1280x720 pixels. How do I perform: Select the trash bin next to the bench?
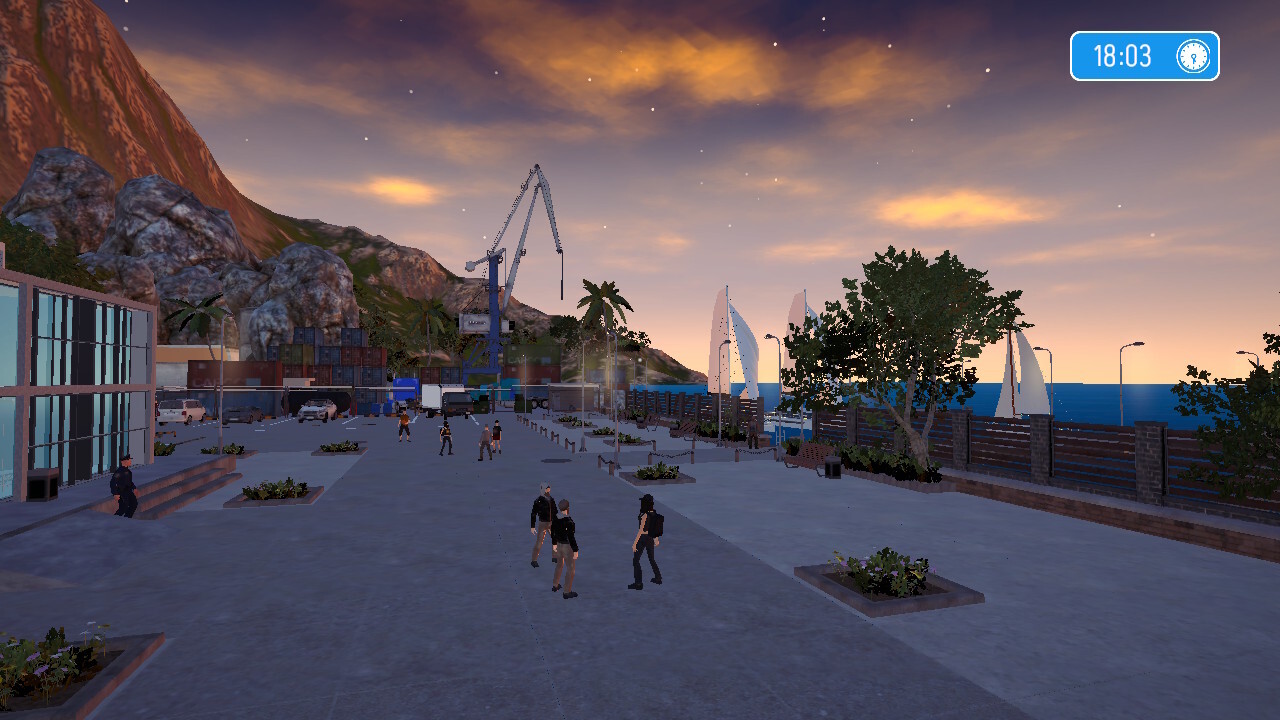tap(832, 470)
